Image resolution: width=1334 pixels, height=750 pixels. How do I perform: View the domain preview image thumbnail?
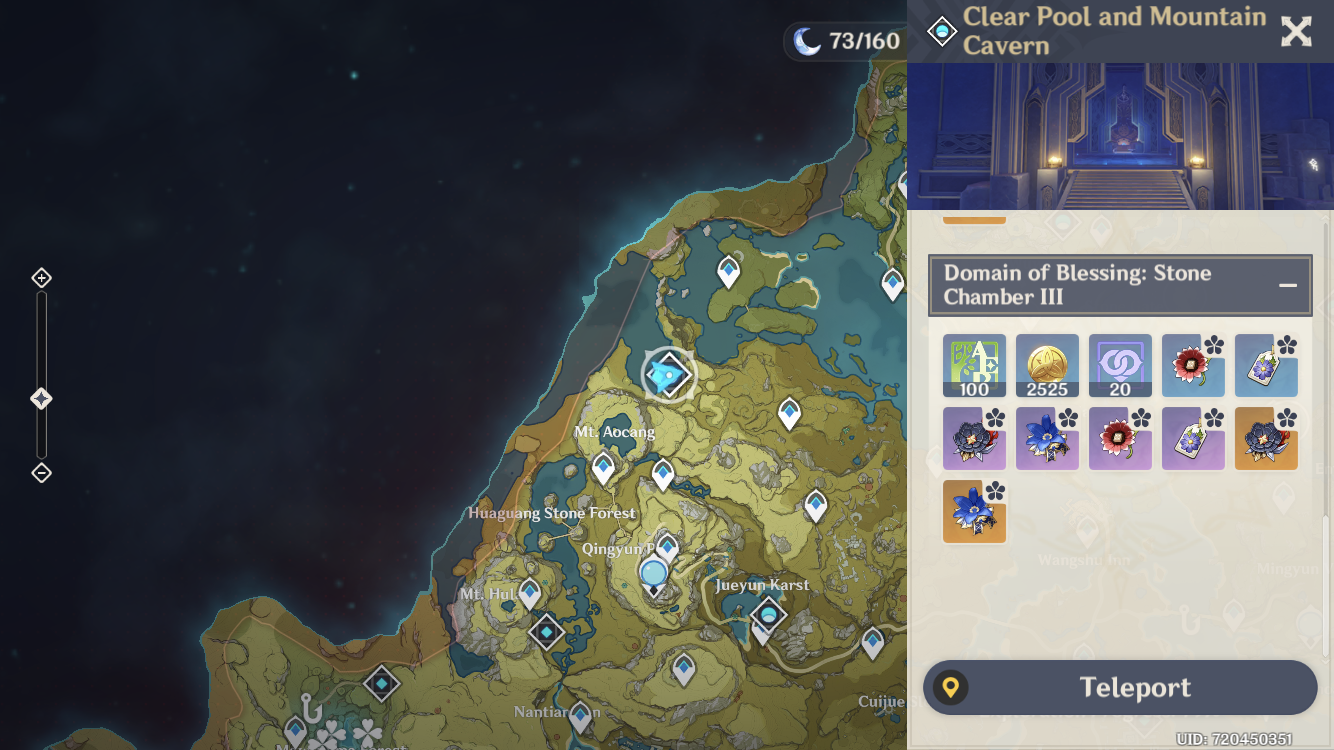[1120, 135]
